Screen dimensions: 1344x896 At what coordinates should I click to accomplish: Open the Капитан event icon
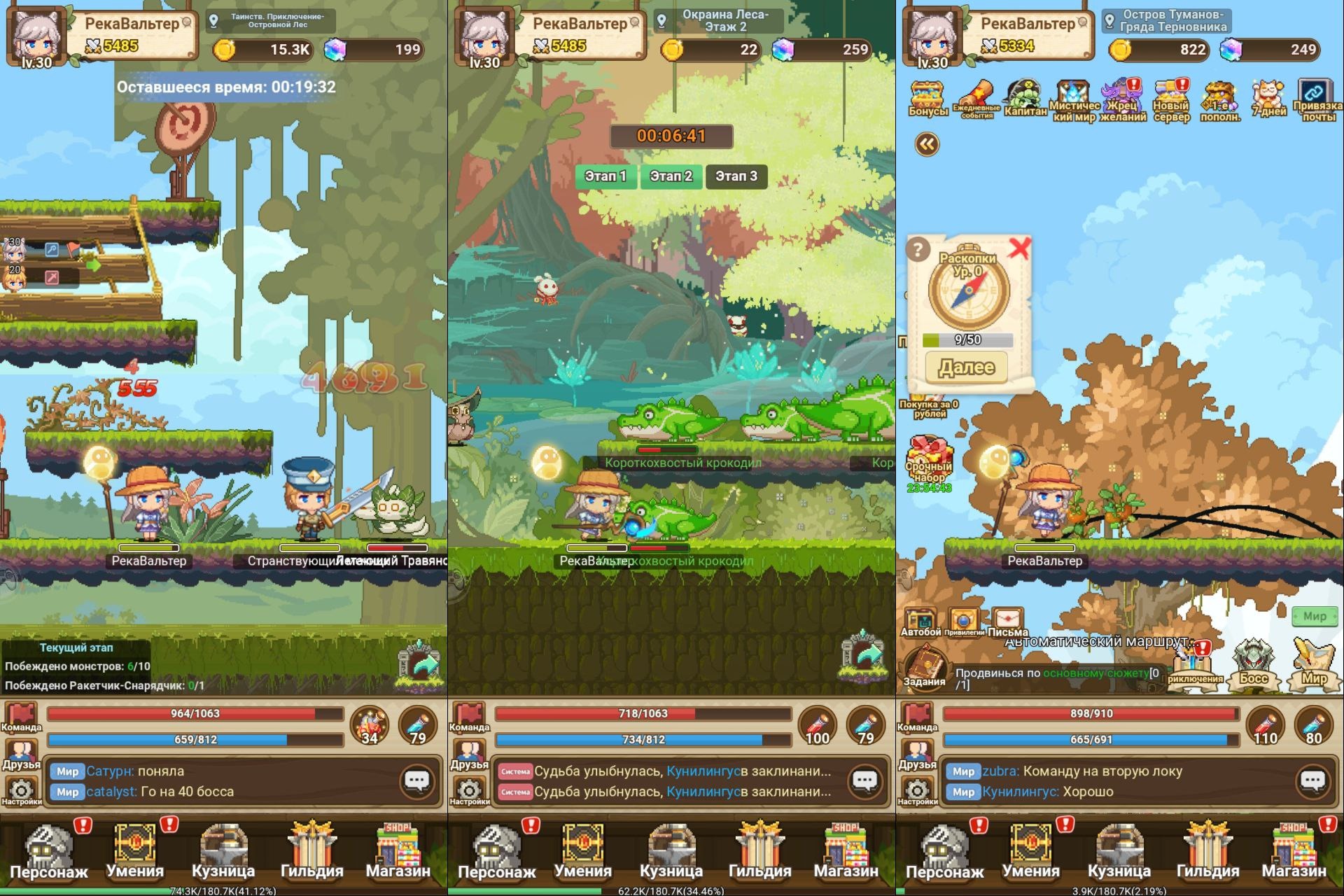(x=1025, y=98)
